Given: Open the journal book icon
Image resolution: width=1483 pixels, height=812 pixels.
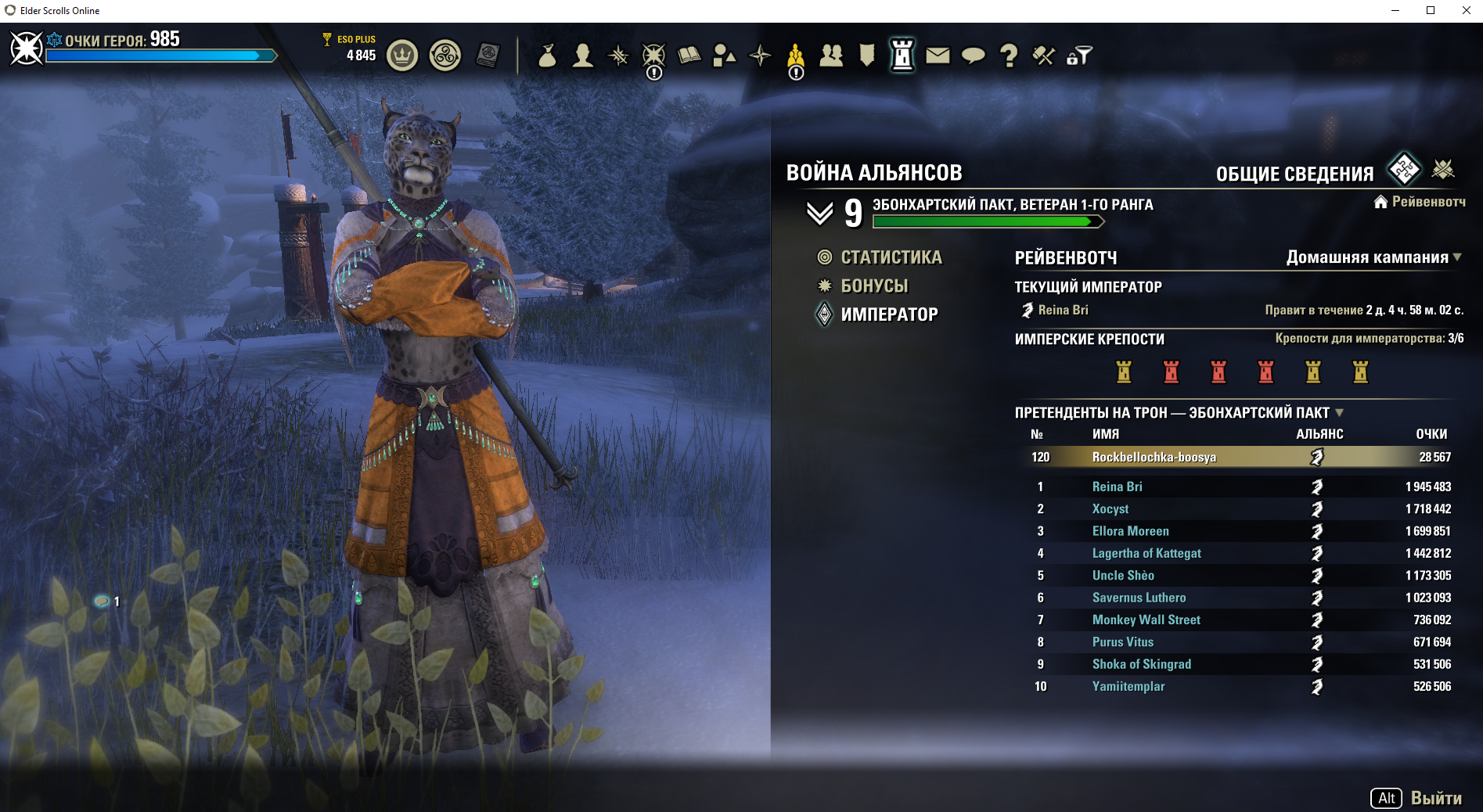Looking at the screenshot, I should [689, 56].
